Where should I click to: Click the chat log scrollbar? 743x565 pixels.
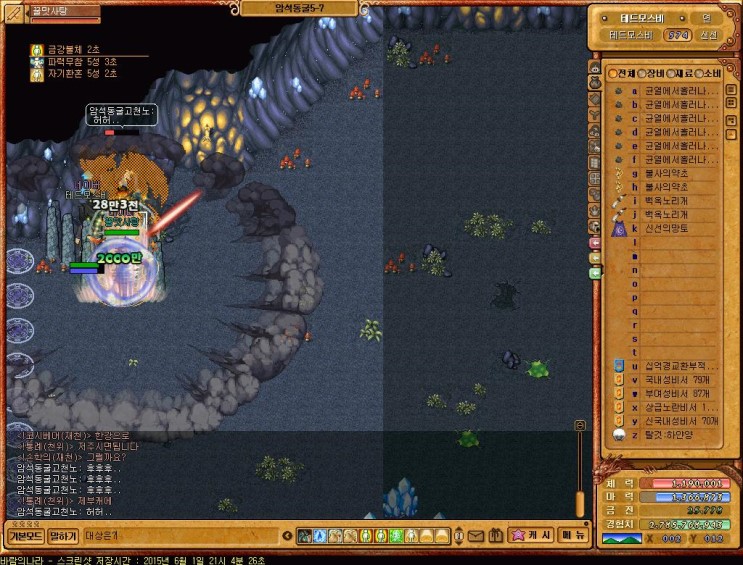[579, 470]
